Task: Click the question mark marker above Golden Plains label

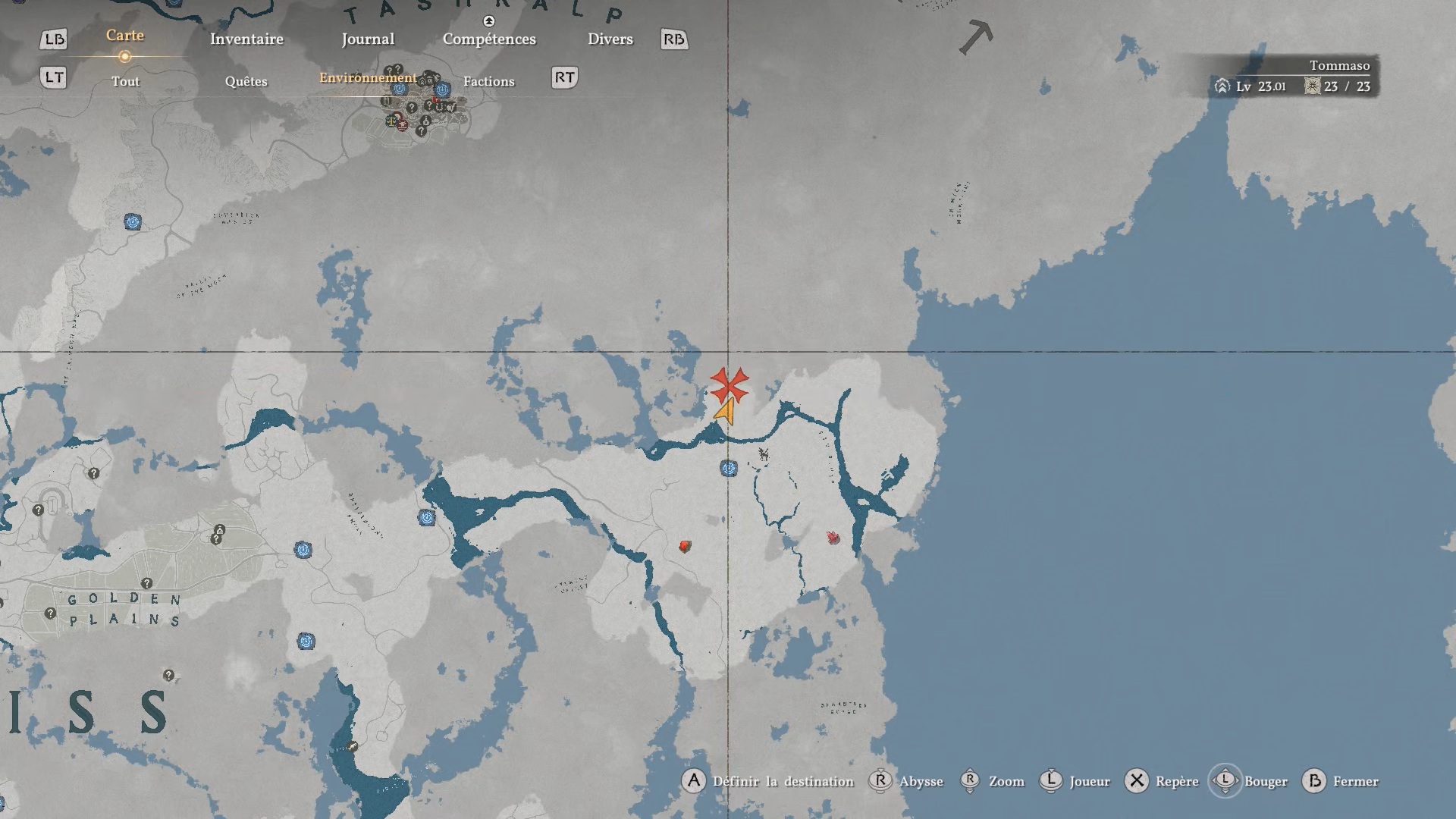Action: (x=147, y=583)
